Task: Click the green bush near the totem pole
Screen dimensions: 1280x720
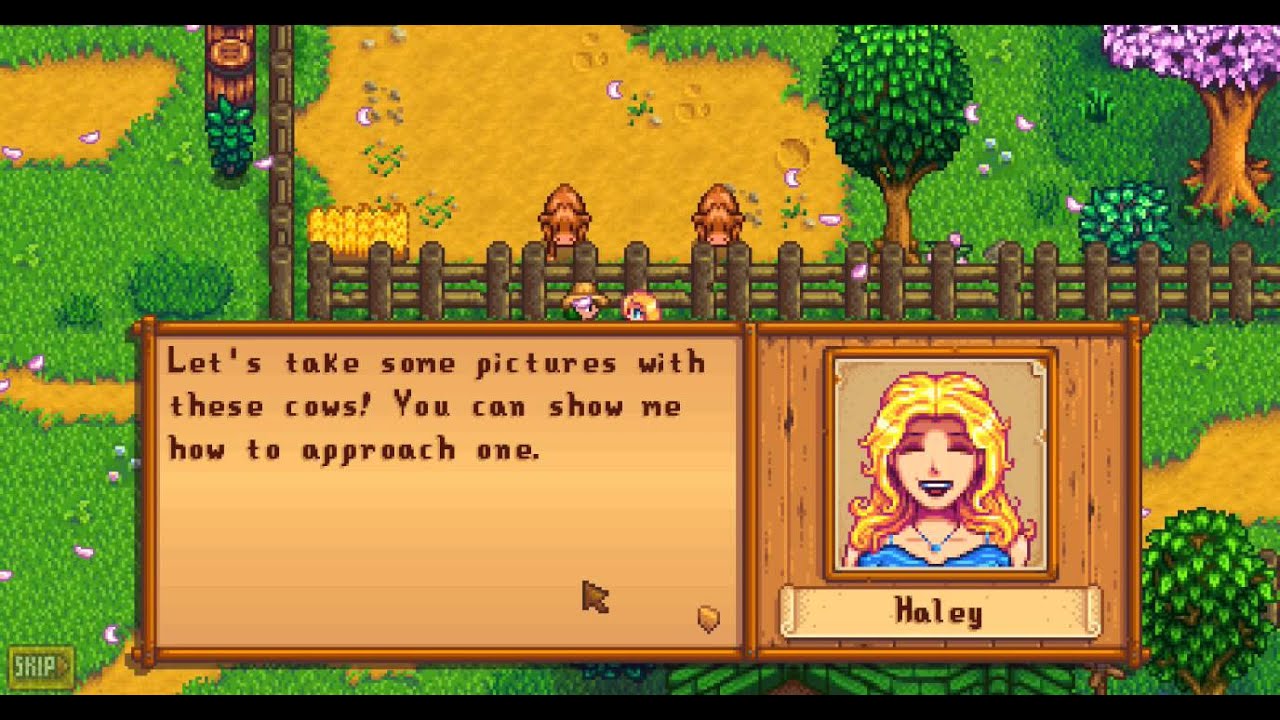Action: click(232, 130)
